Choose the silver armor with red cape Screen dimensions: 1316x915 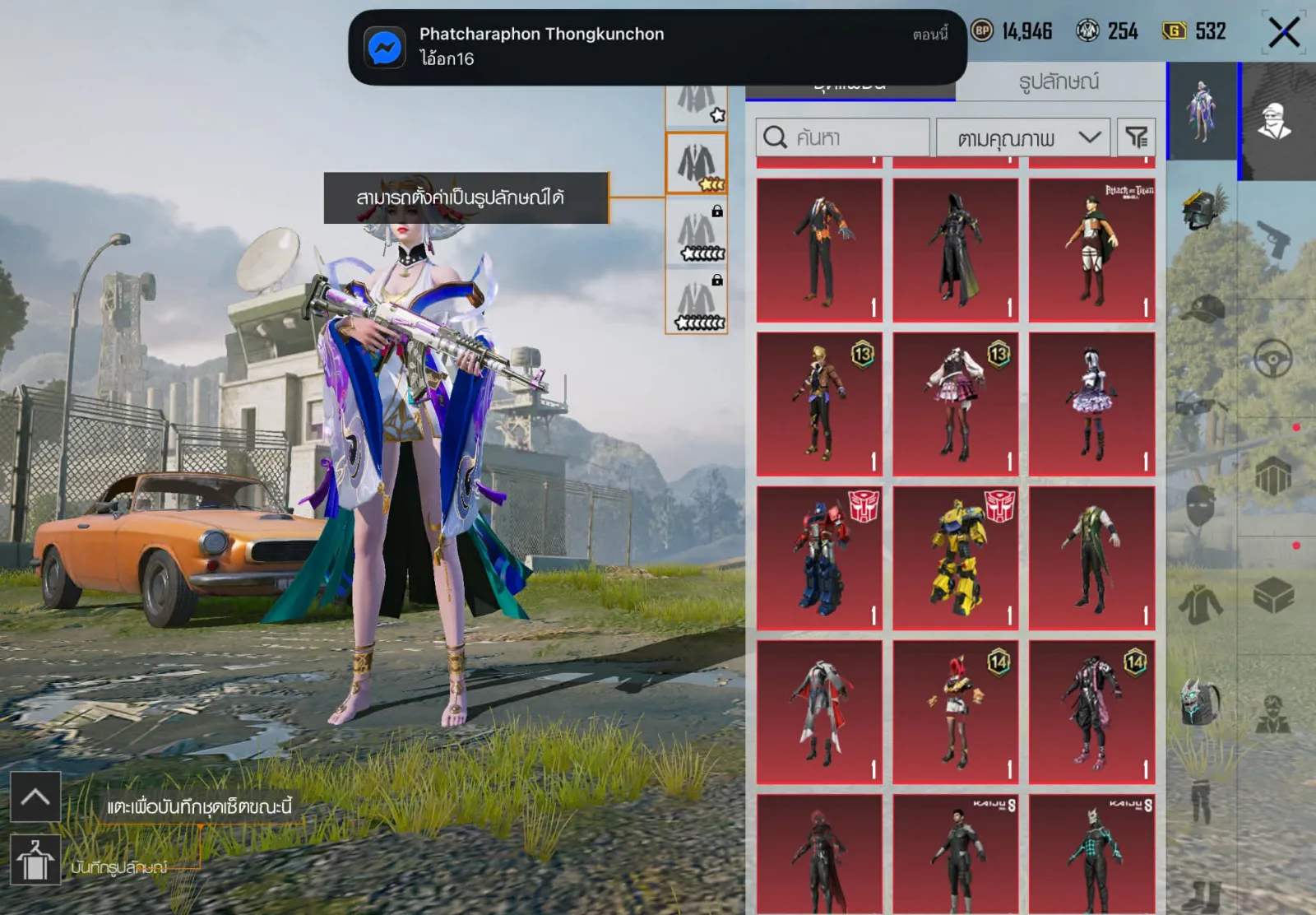pos(819,712)
